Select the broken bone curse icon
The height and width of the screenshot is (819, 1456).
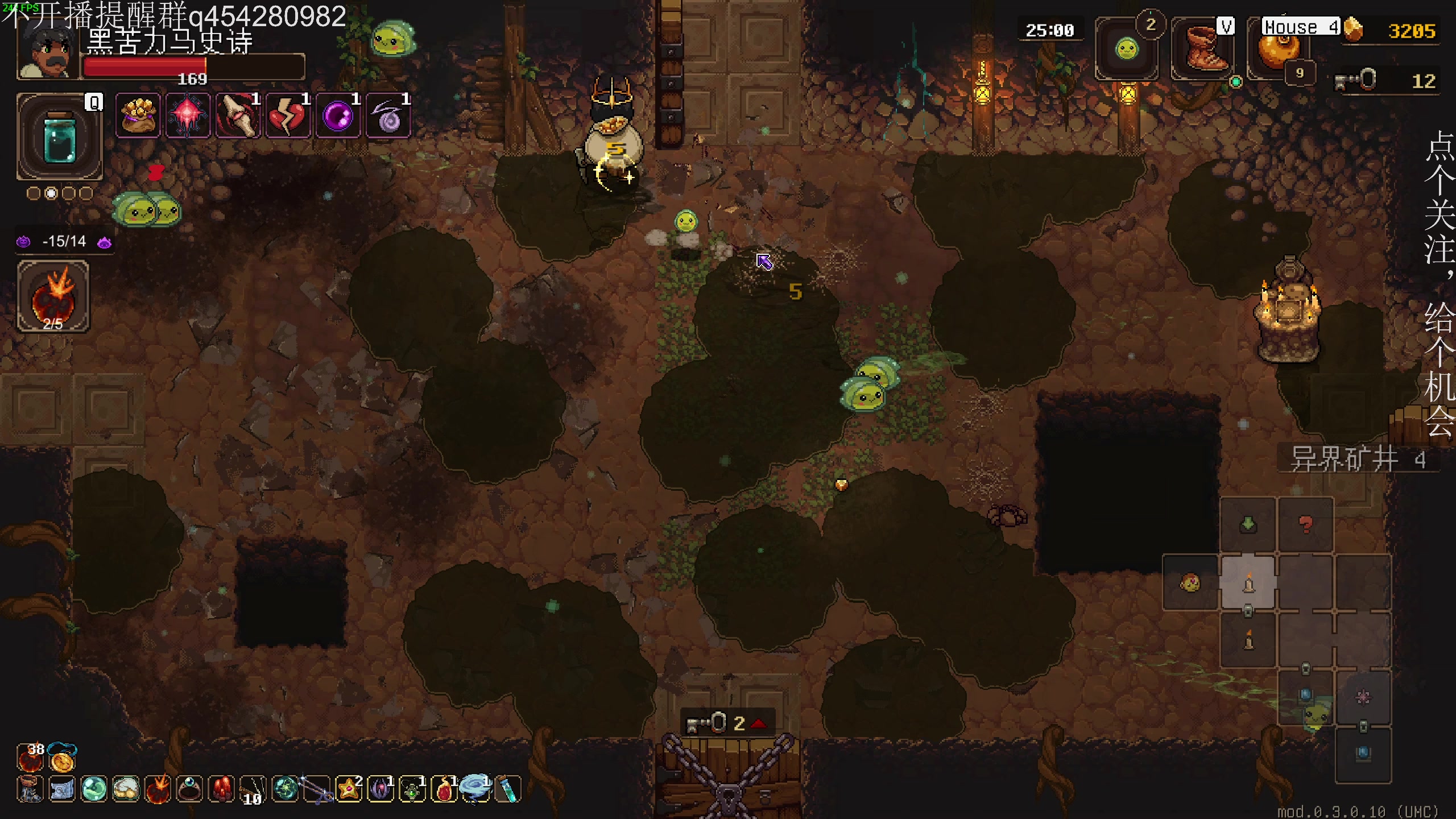(238, 116)
